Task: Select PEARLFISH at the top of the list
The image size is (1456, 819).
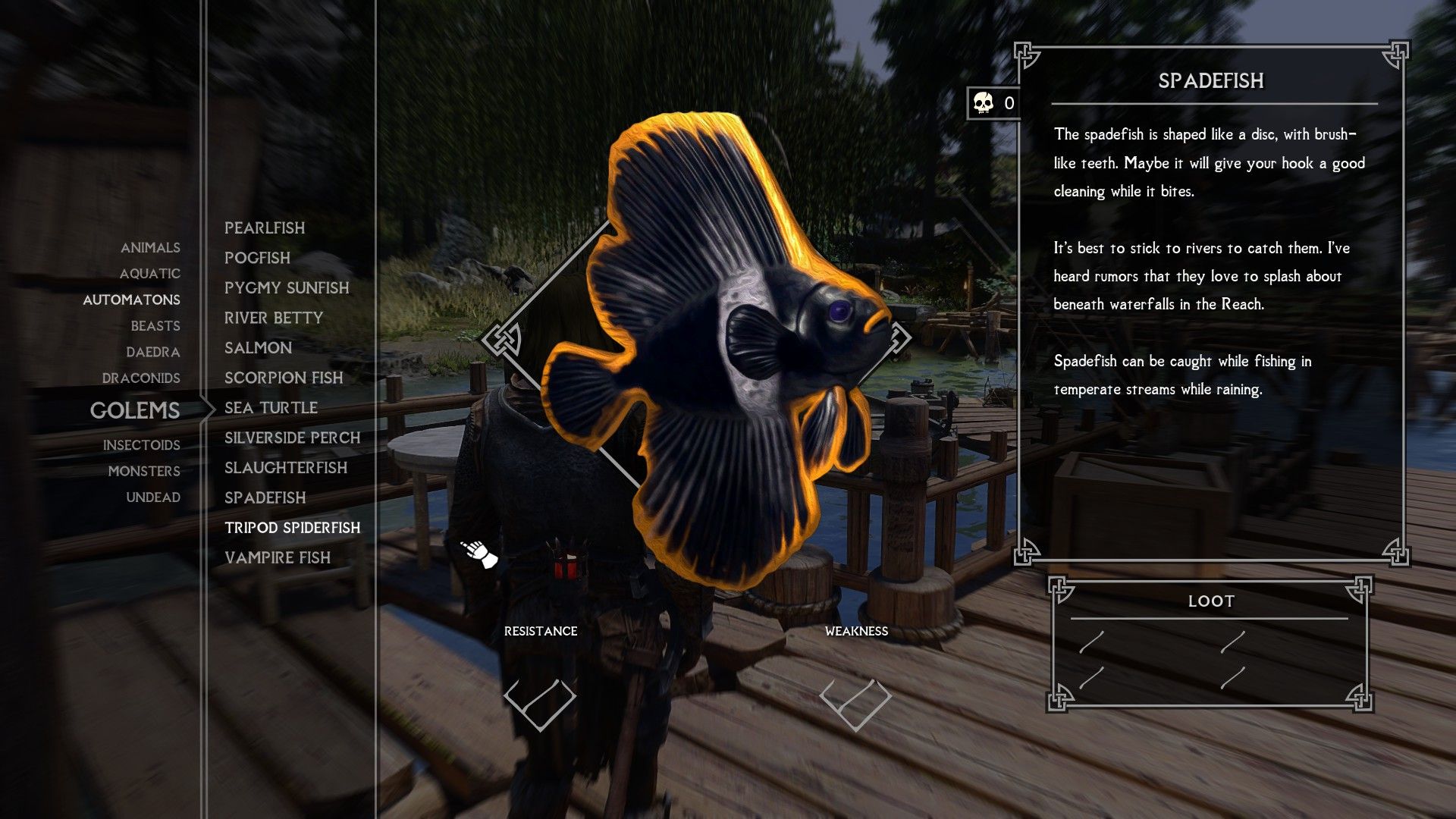Action: coord(265,228)
